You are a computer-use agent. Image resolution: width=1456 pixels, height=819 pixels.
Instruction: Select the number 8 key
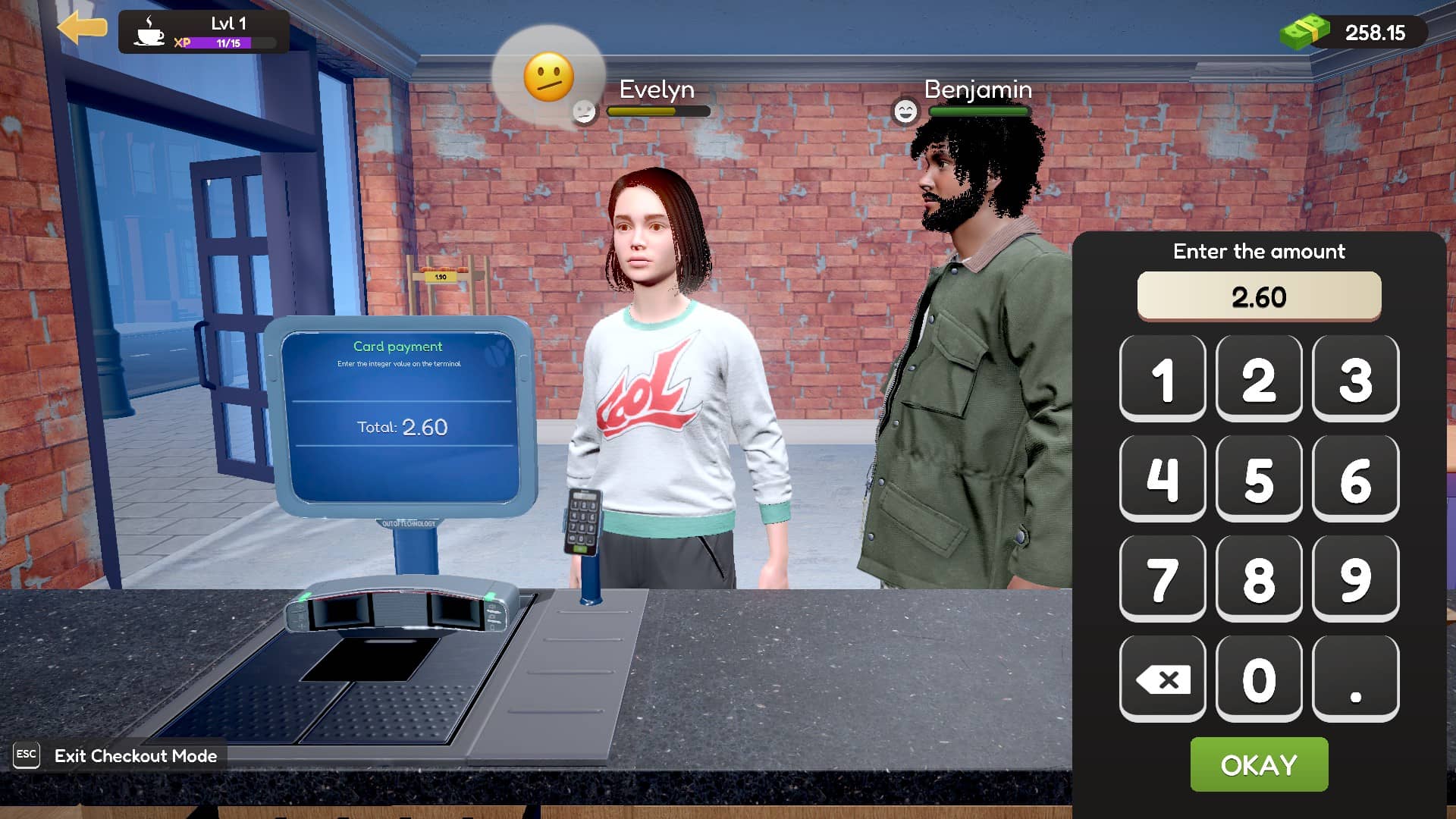click(1259, 579)
